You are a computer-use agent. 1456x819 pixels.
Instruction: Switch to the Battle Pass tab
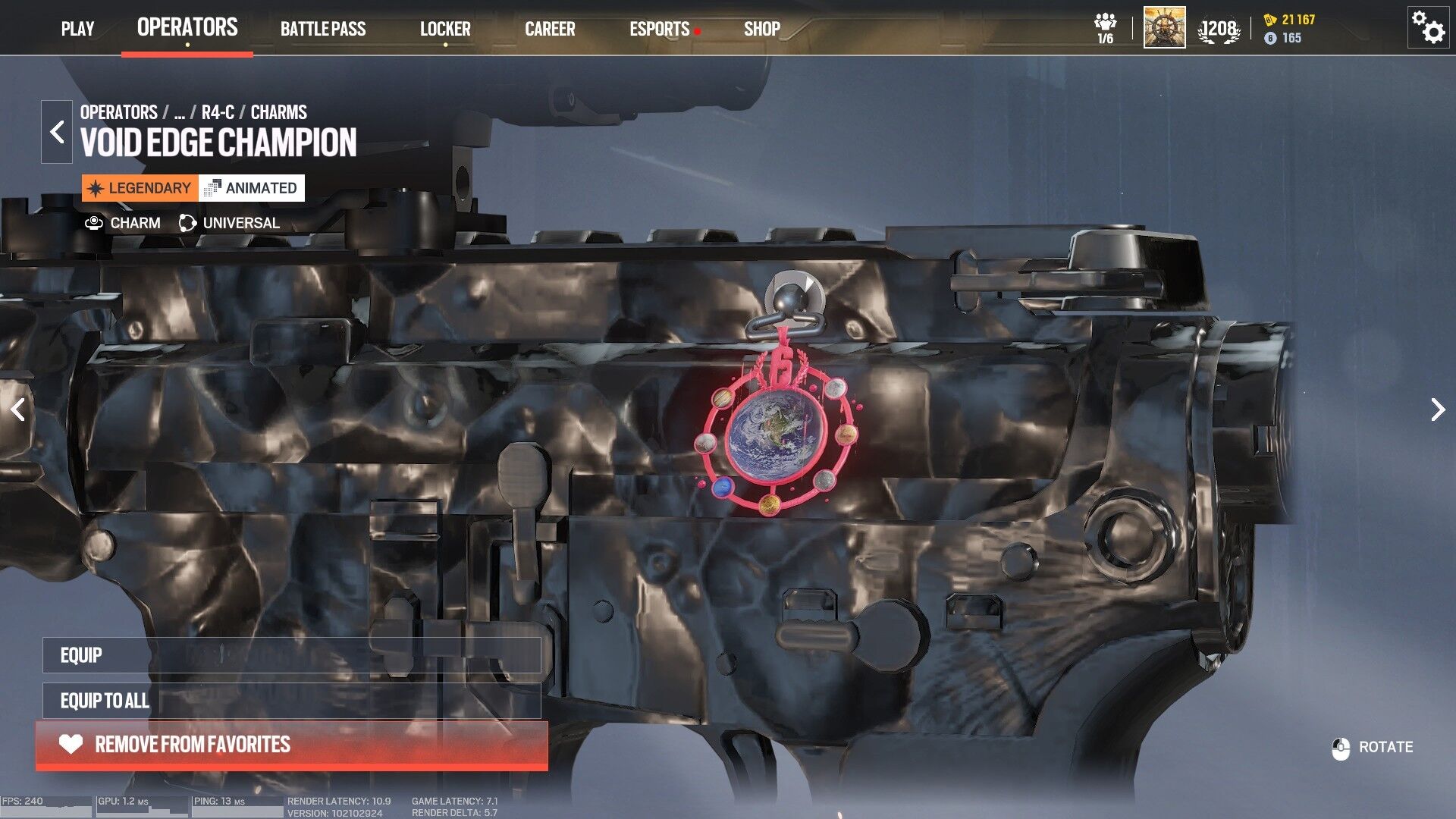[323, 29]
